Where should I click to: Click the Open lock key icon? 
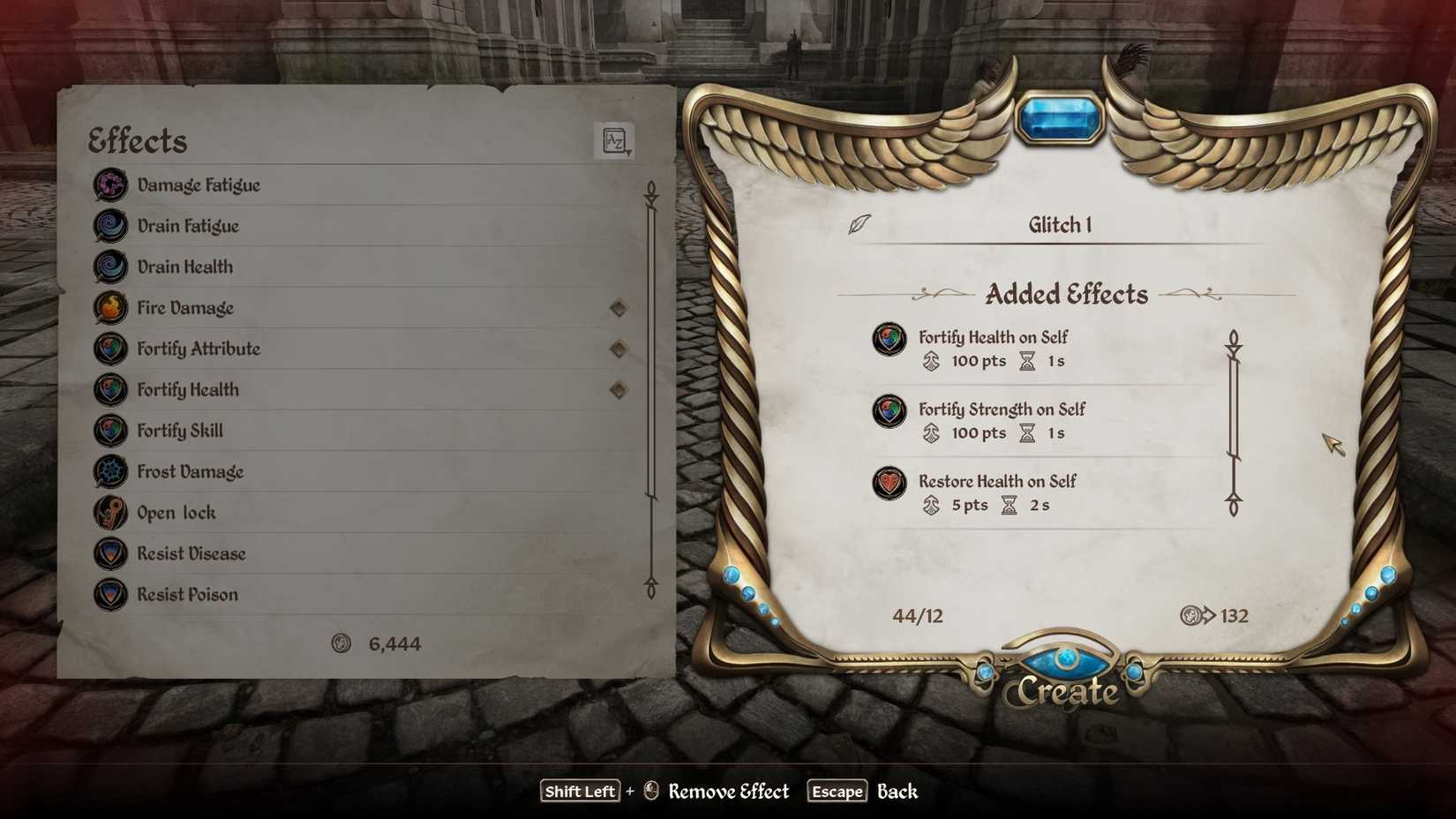(x=110, y=512)
